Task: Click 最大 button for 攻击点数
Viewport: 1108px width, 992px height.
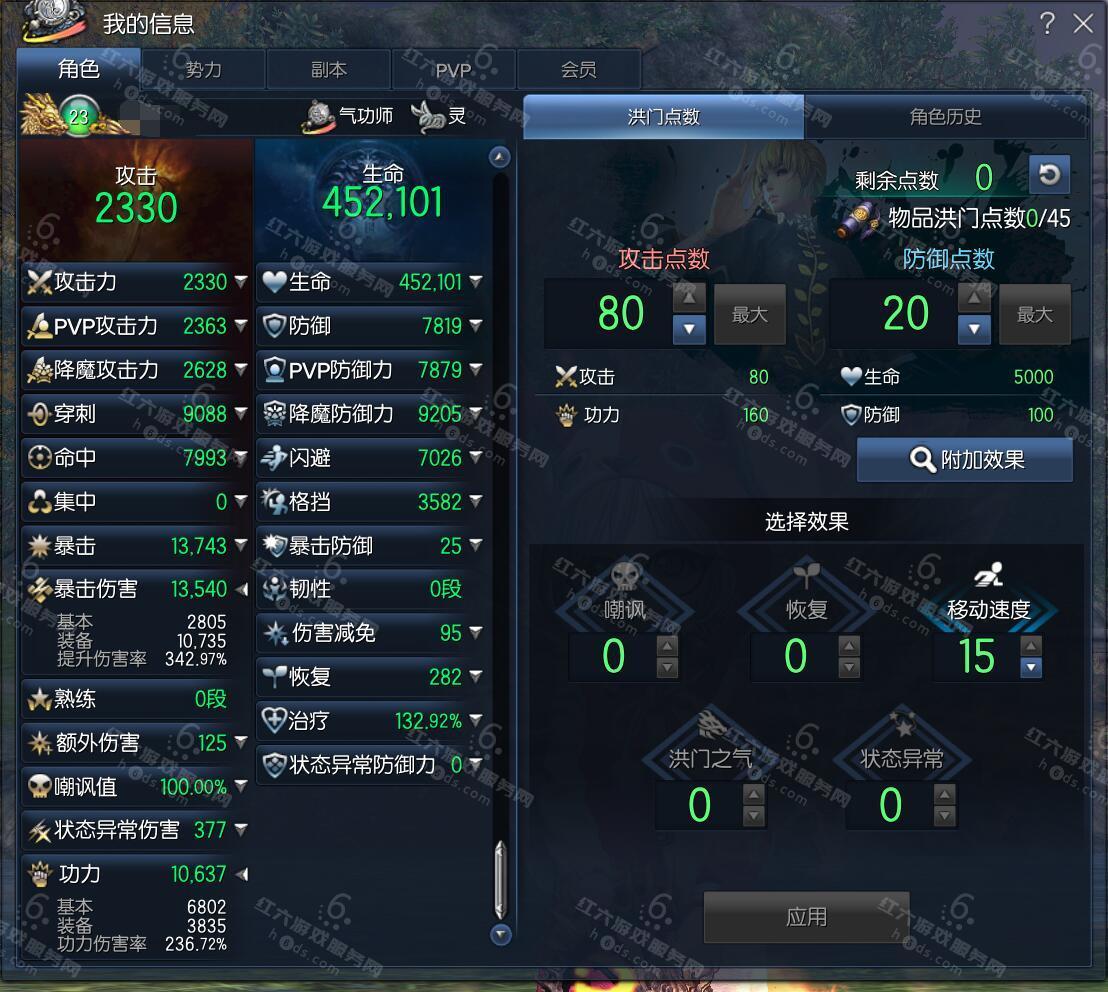Action: (749, 315)
